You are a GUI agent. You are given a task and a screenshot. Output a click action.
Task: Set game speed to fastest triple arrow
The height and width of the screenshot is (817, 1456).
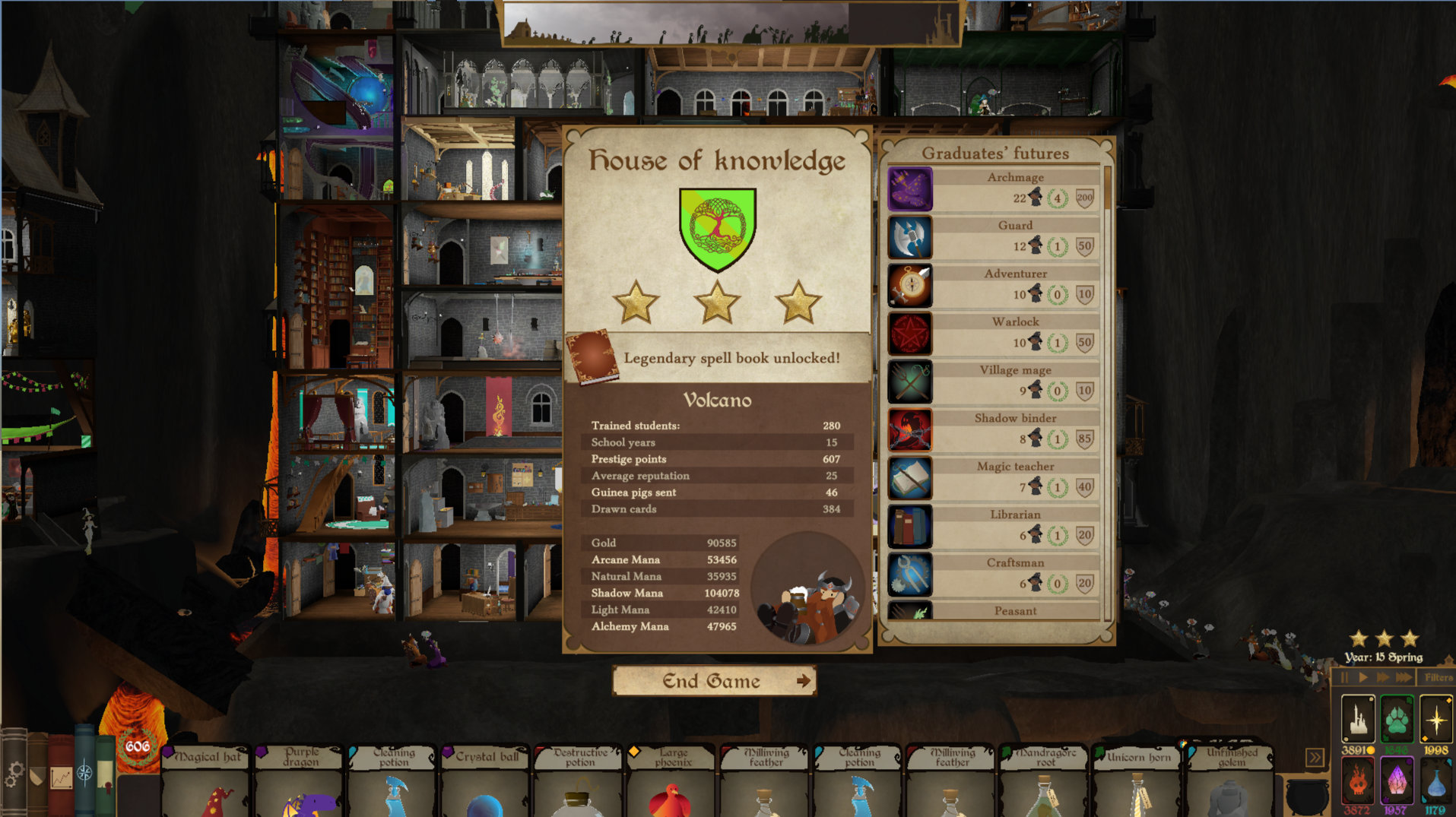tap(1404, 677)
